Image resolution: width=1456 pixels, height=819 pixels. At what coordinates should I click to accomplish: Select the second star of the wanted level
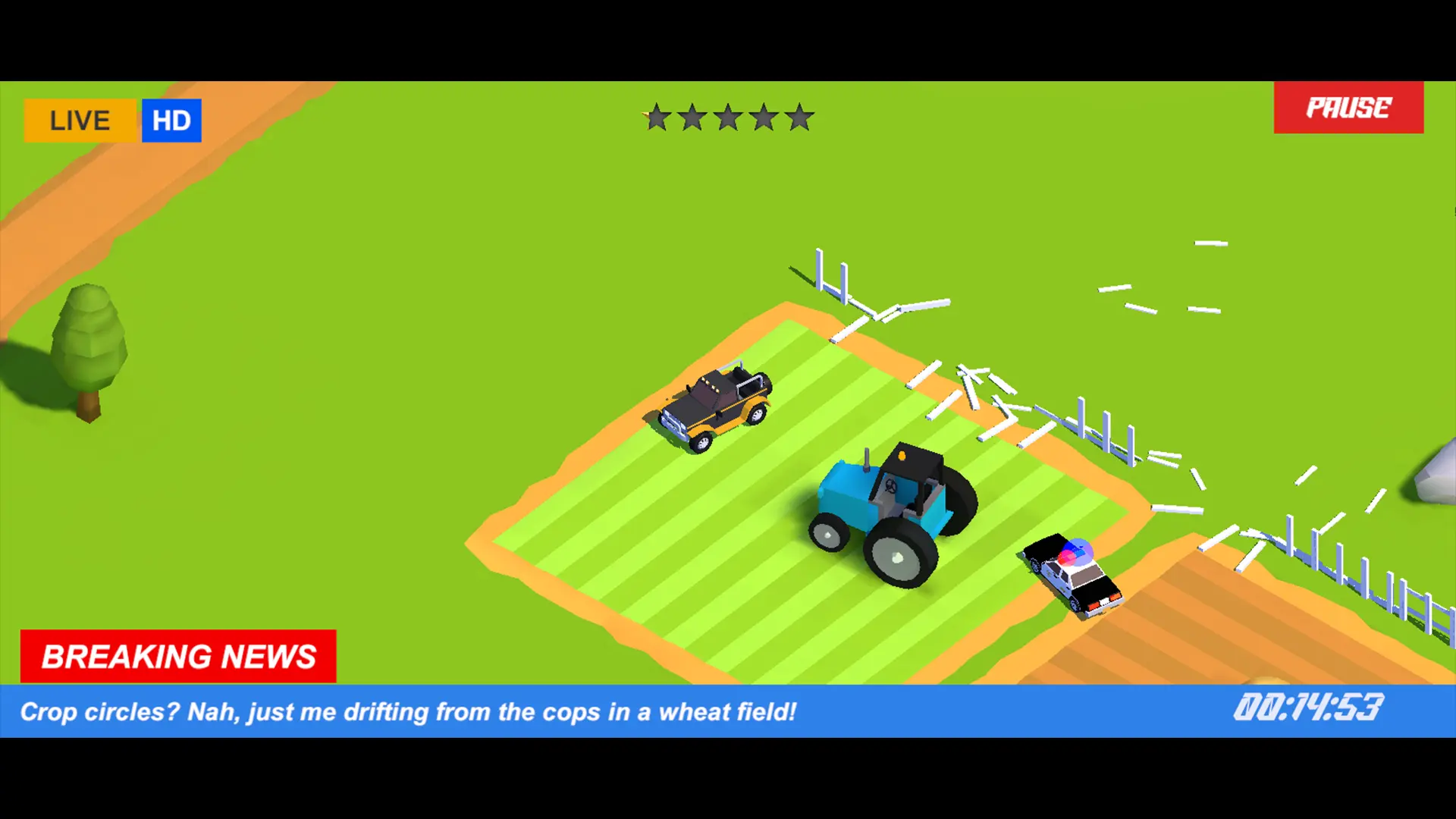pos(692,118)
